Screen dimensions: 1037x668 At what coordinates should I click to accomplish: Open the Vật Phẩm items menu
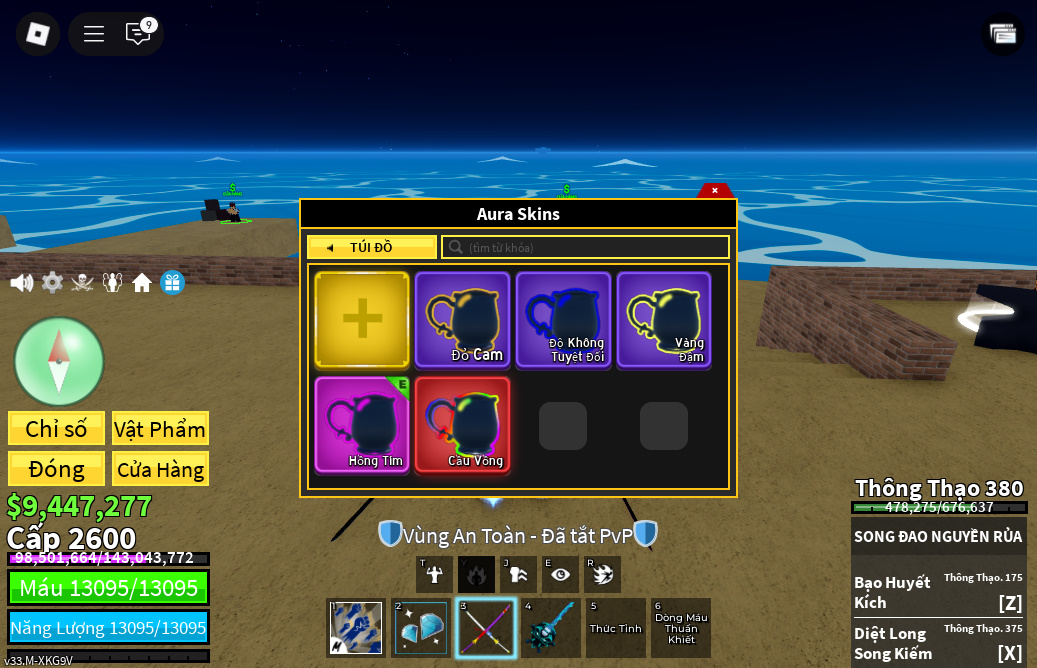[160, 429]
